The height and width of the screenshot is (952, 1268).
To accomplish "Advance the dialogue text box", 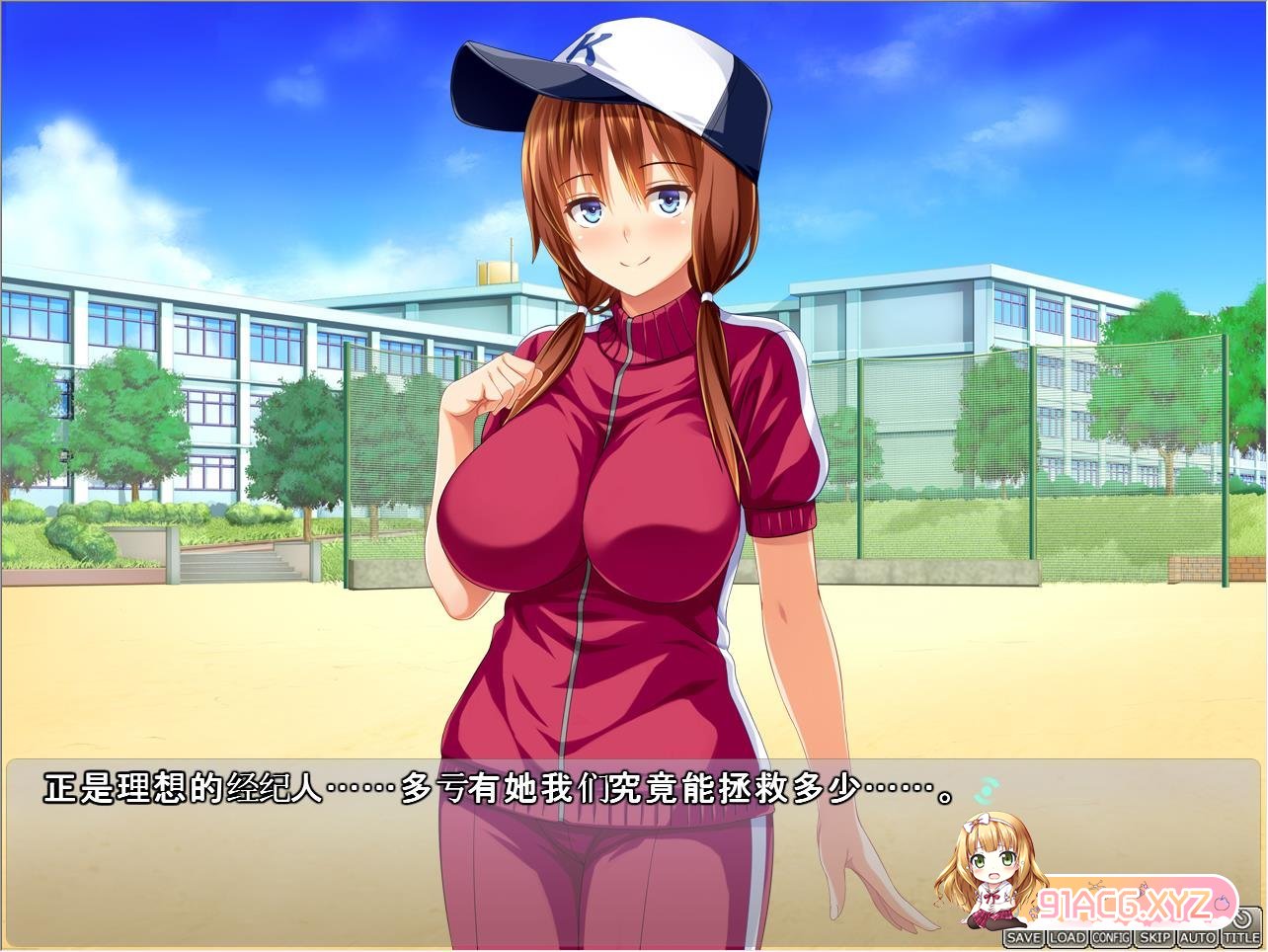I will click(494, 839).
